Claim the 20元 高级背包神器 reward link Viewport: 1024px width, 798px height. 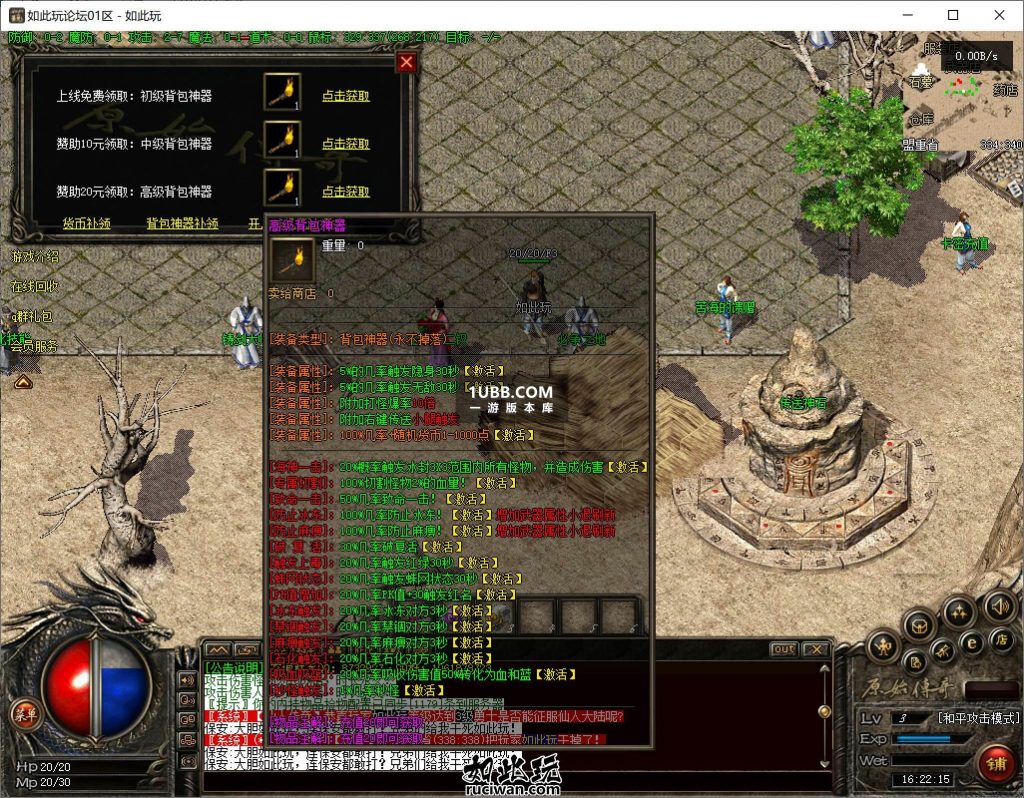(345, 191)
